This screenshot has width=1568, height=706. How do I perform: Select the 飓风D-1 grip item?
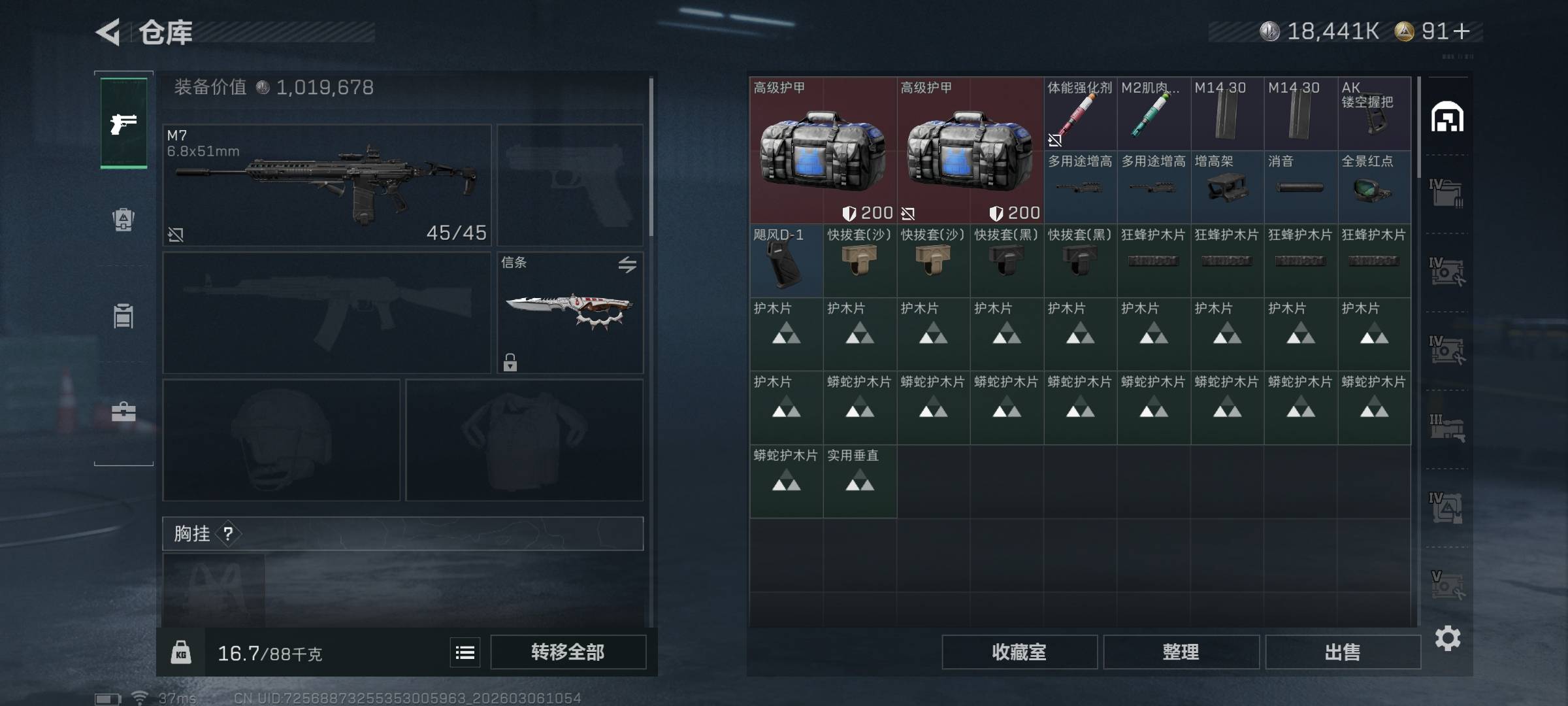pos(786,261)
